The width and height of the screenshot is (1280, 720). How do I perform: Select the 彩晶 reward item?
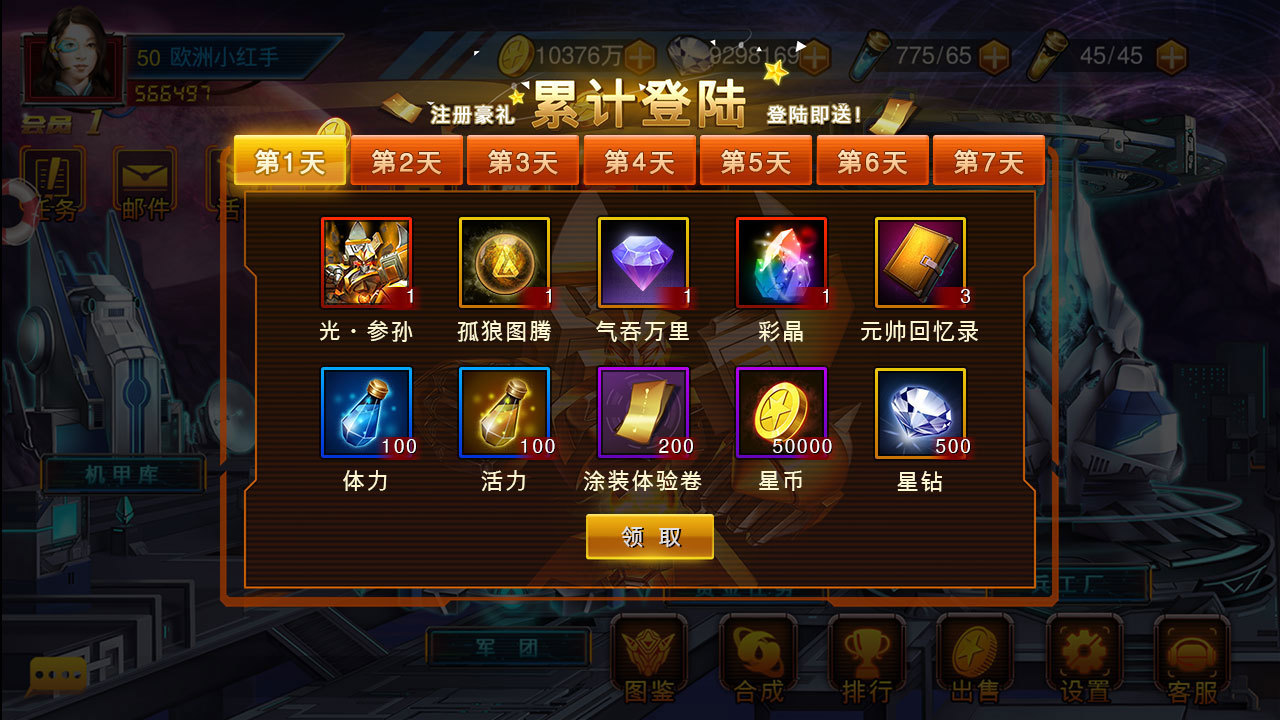(781, 262)
